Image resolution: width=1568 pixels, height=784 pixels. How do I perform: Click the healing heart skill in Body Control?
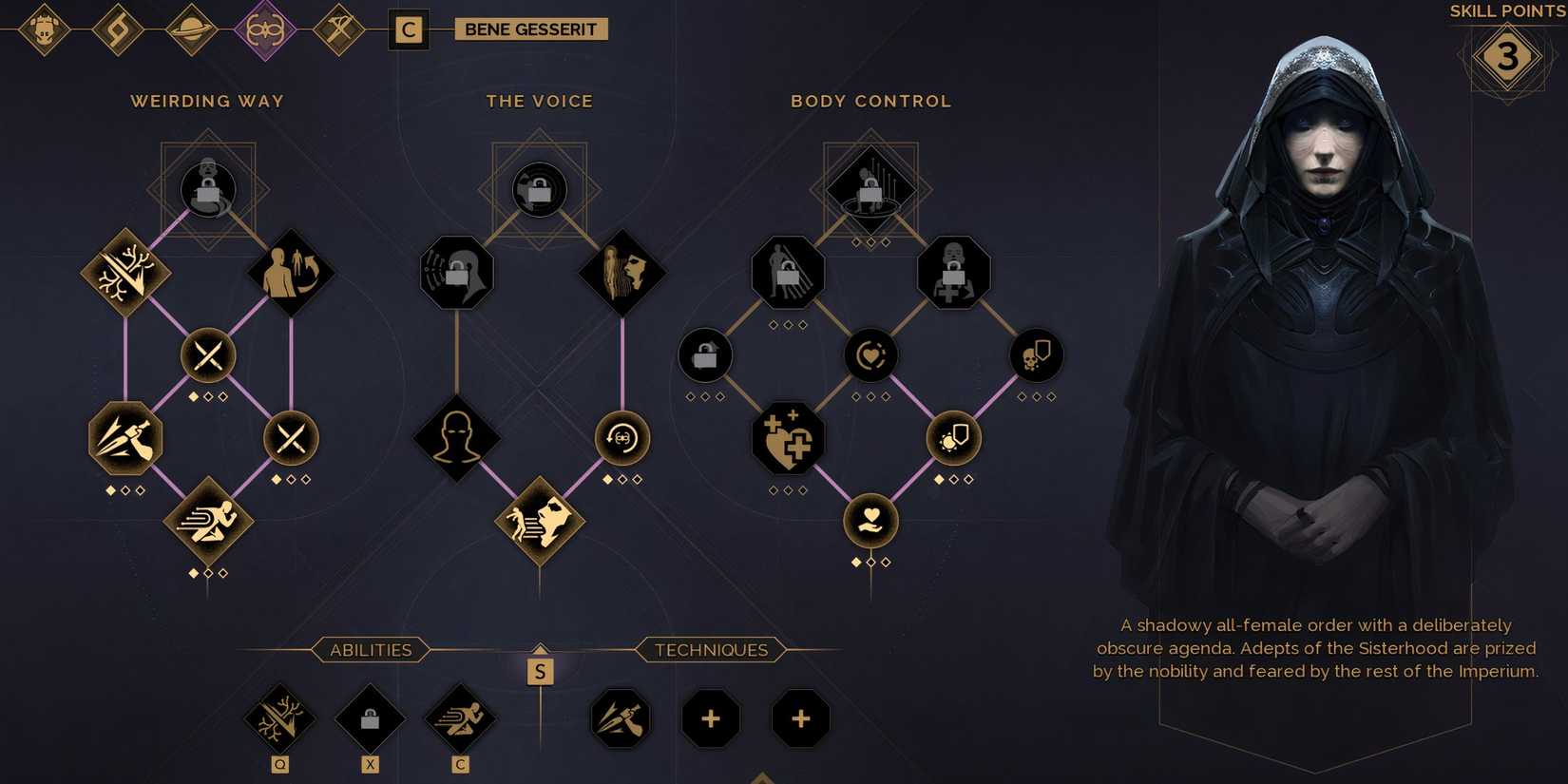point(787,437)
